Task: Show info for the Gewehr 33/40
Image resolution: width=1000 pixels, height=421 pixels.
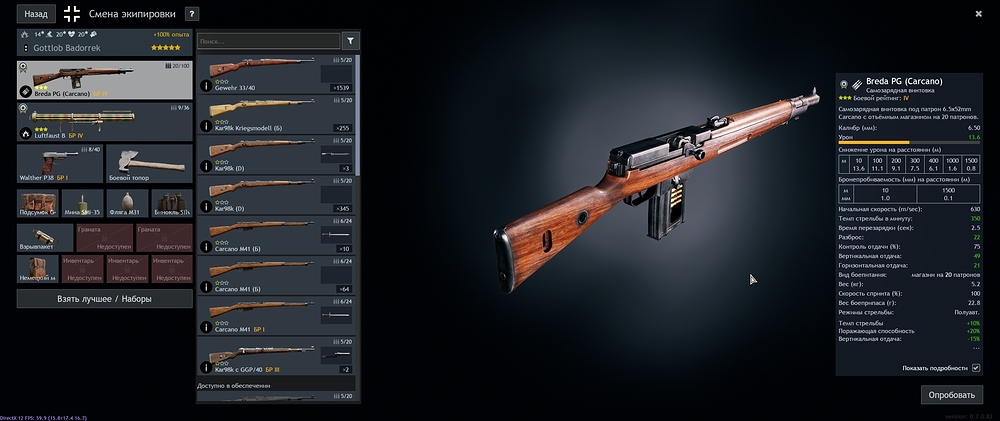Action: click(206, 87)
